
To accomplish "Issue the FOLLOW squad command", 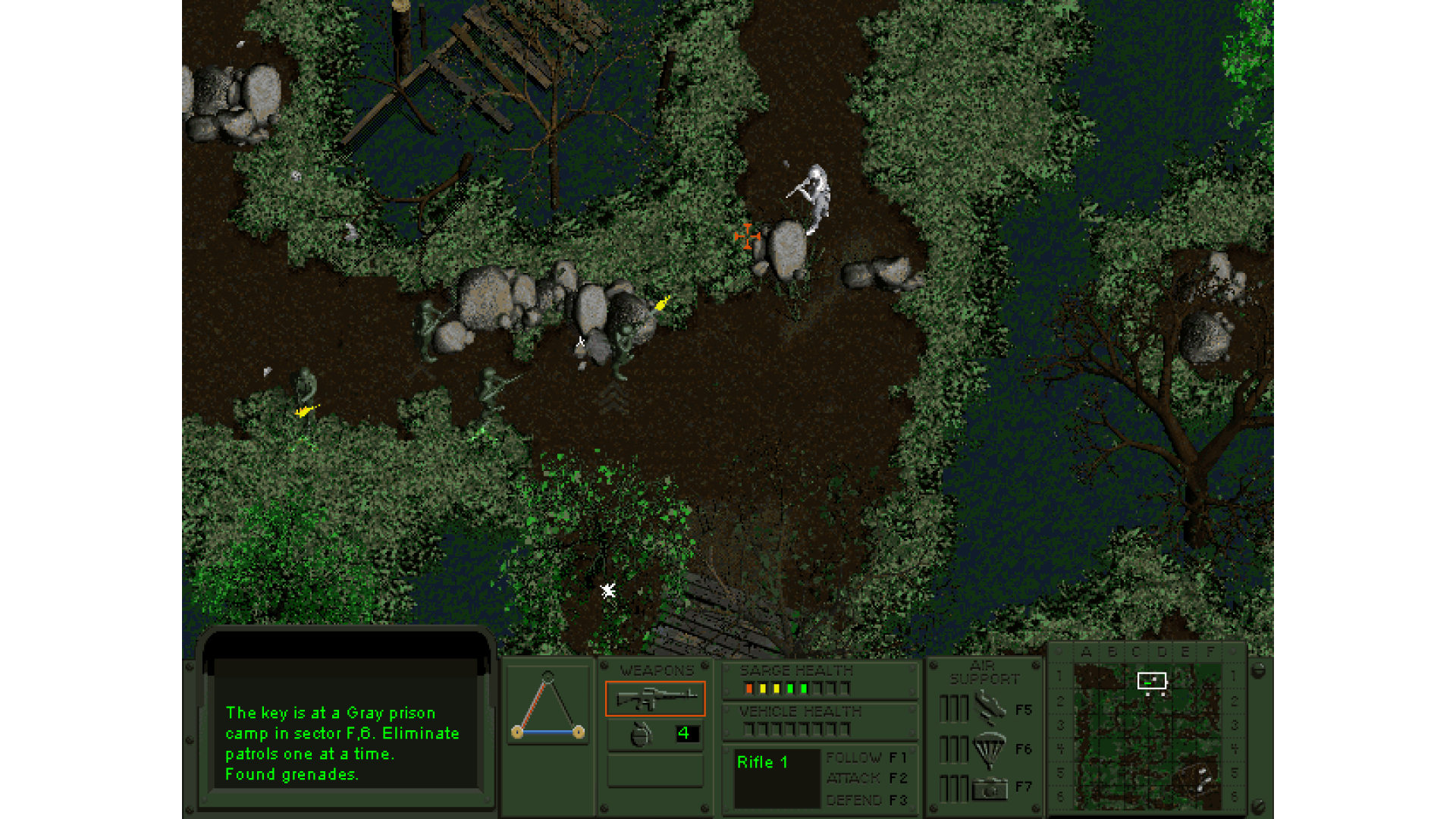I will click(865, 758).
